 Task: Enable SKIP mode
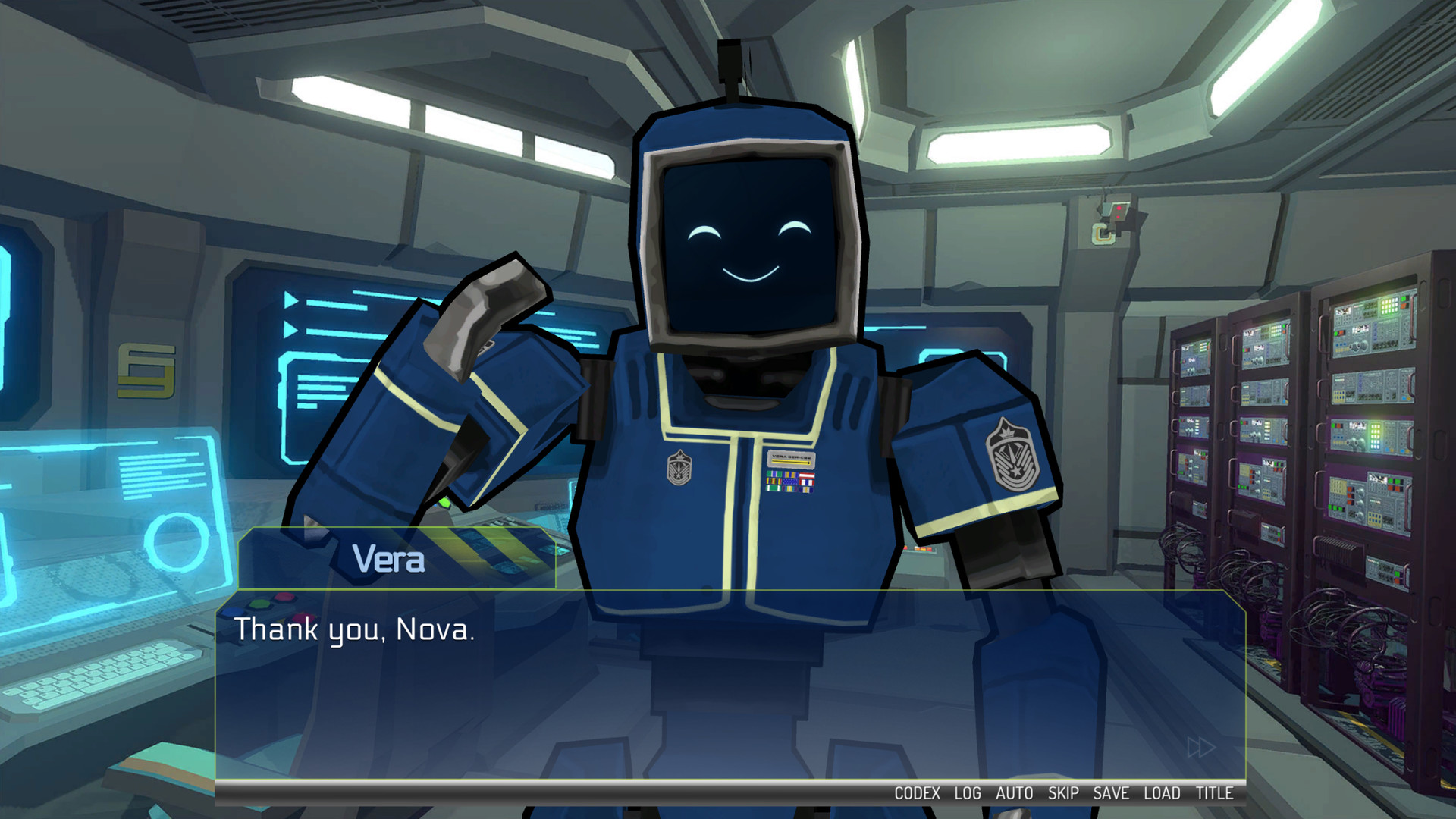coord(1065,793)
